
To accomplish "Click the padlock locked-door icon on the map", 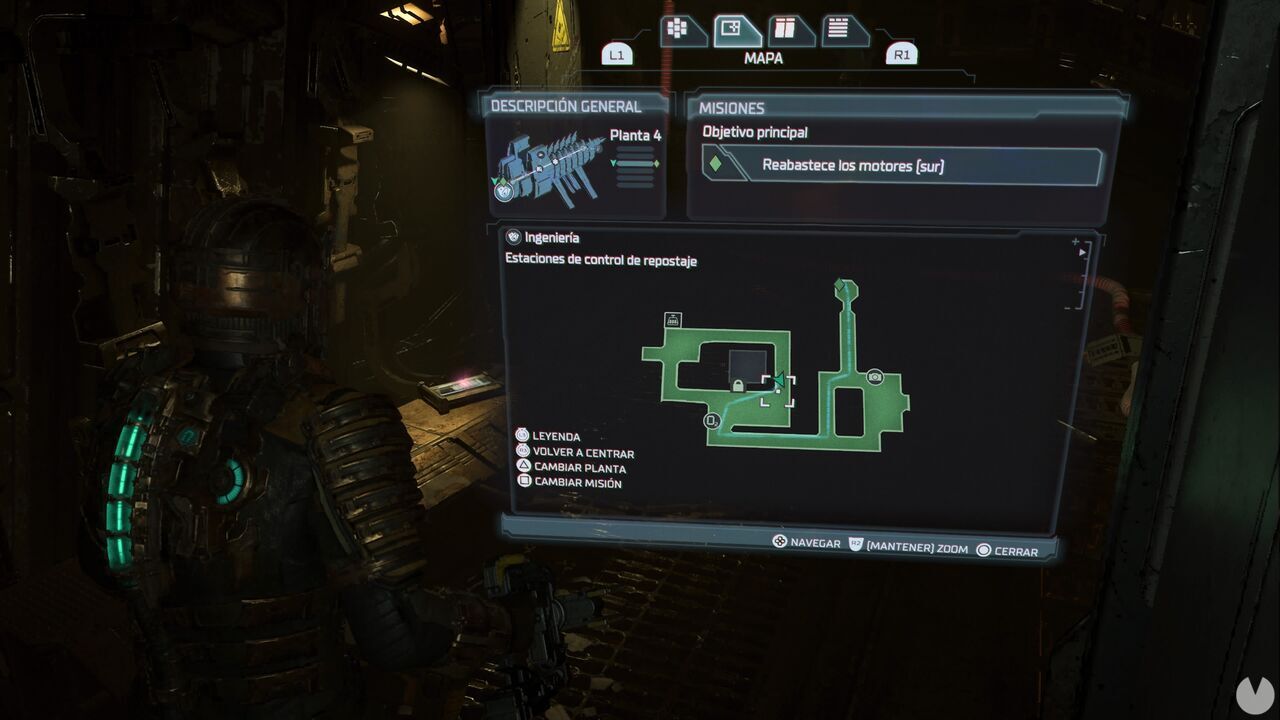I will click(737, 385).
